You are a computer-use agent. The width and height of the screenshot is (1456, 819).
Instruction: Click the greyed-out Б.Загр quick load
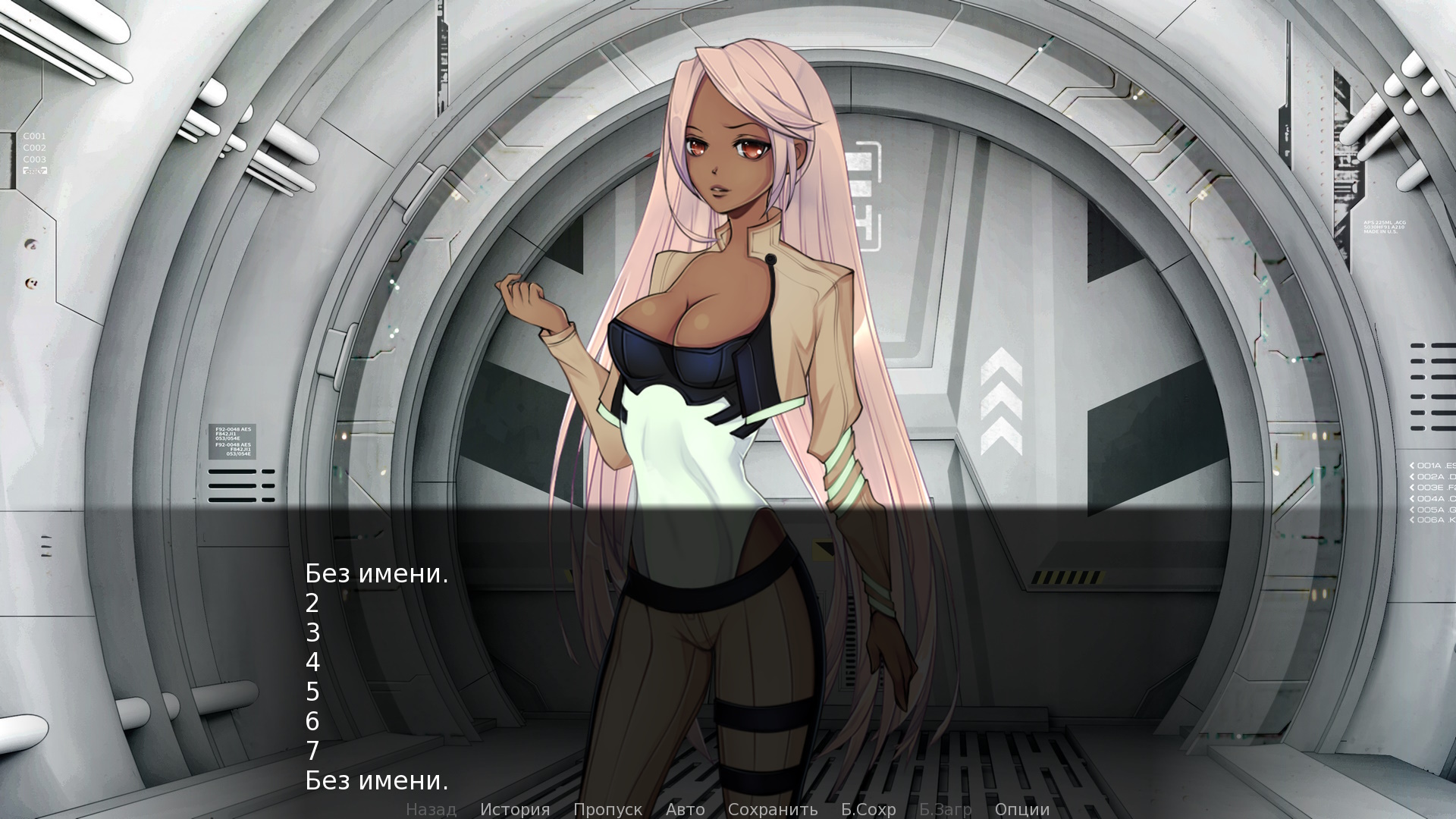tap(945, 809)
